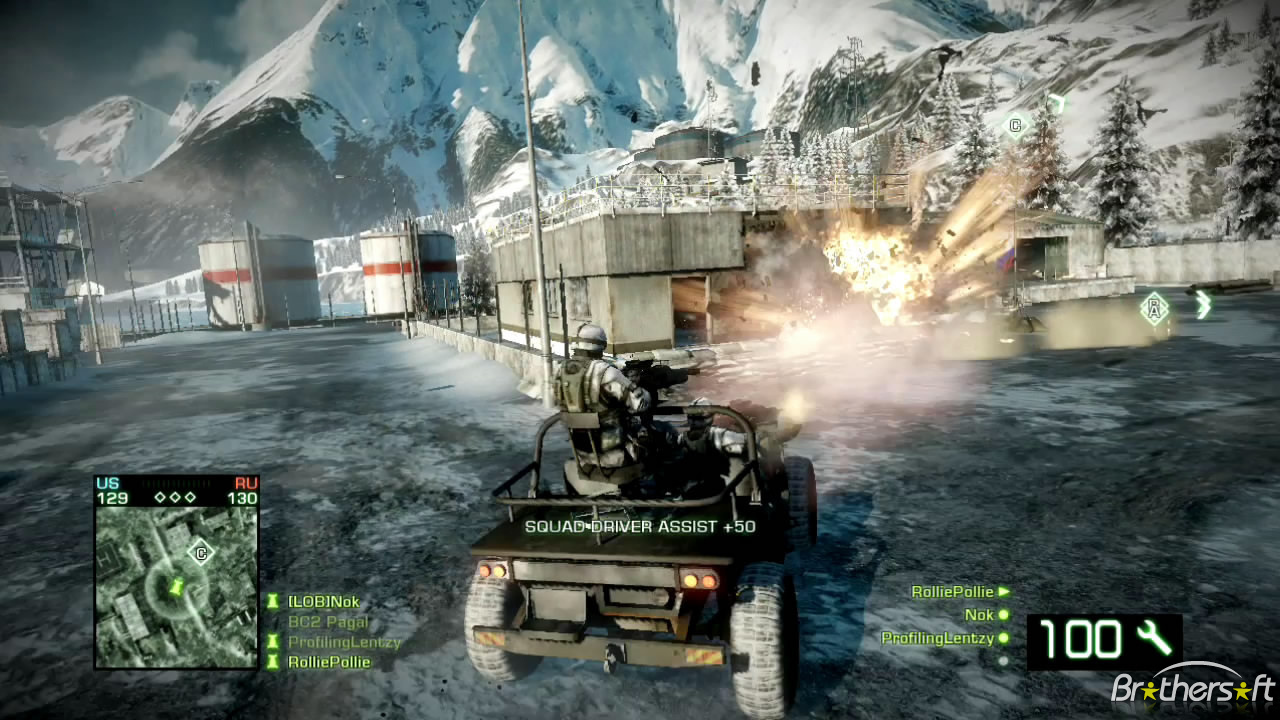Viewport: 1280px width, 720px height.
Task: Choose [LOB]Nok in the squad list
Action: [322, 602]
